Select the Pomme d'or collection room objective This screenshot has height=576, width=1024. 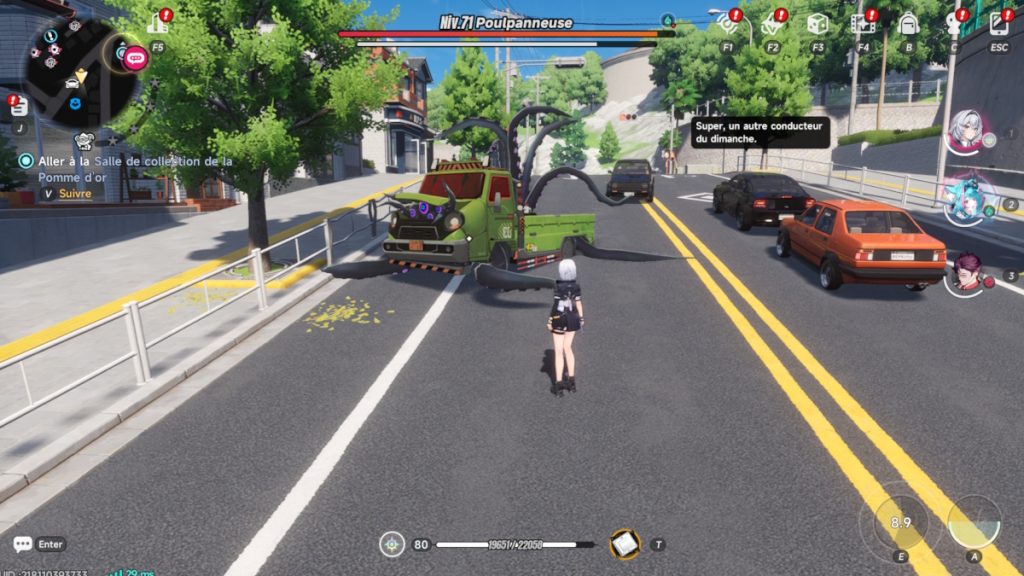128,168
